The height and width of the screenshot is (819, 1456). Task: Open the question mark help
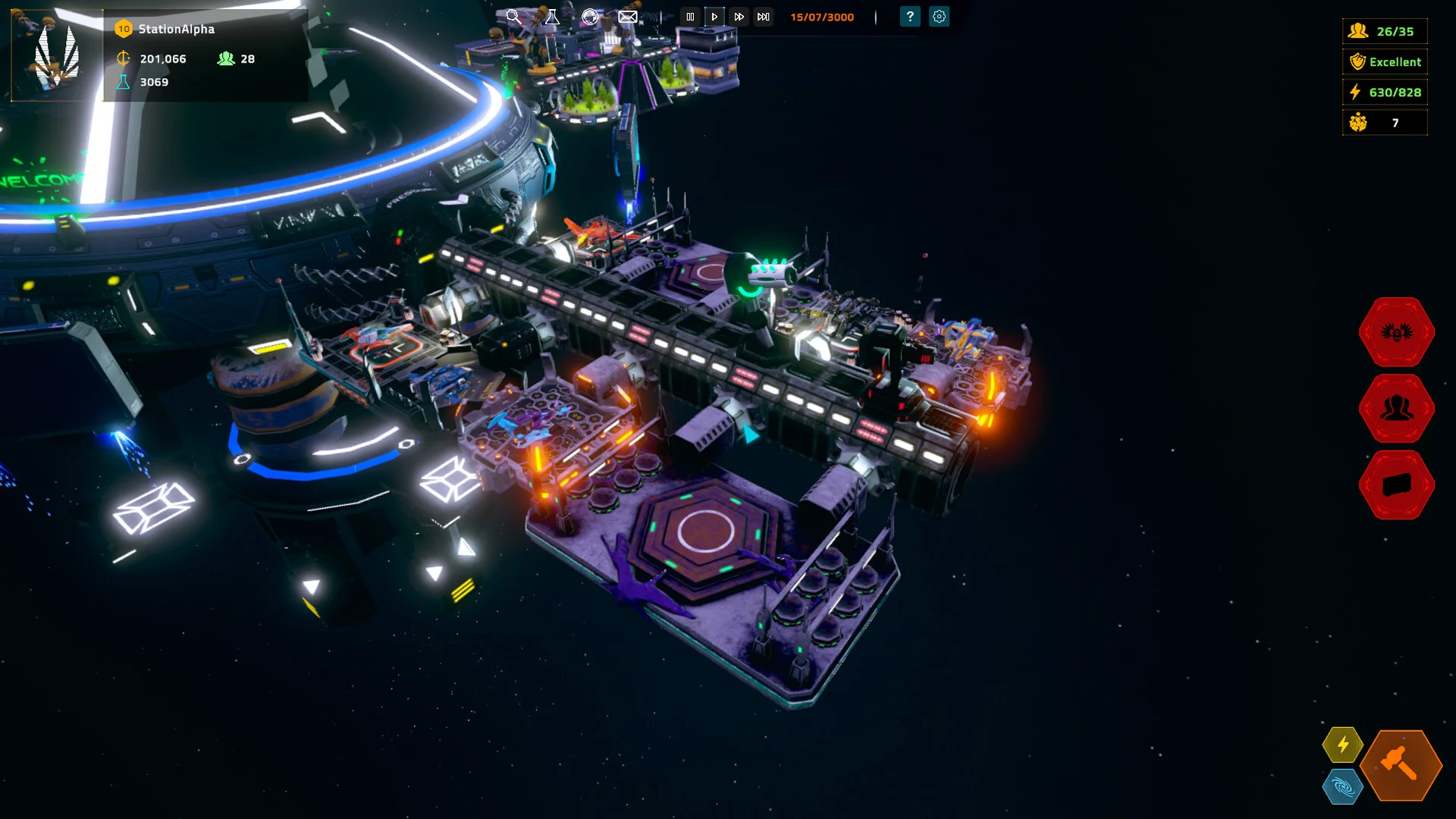(910, 17)
